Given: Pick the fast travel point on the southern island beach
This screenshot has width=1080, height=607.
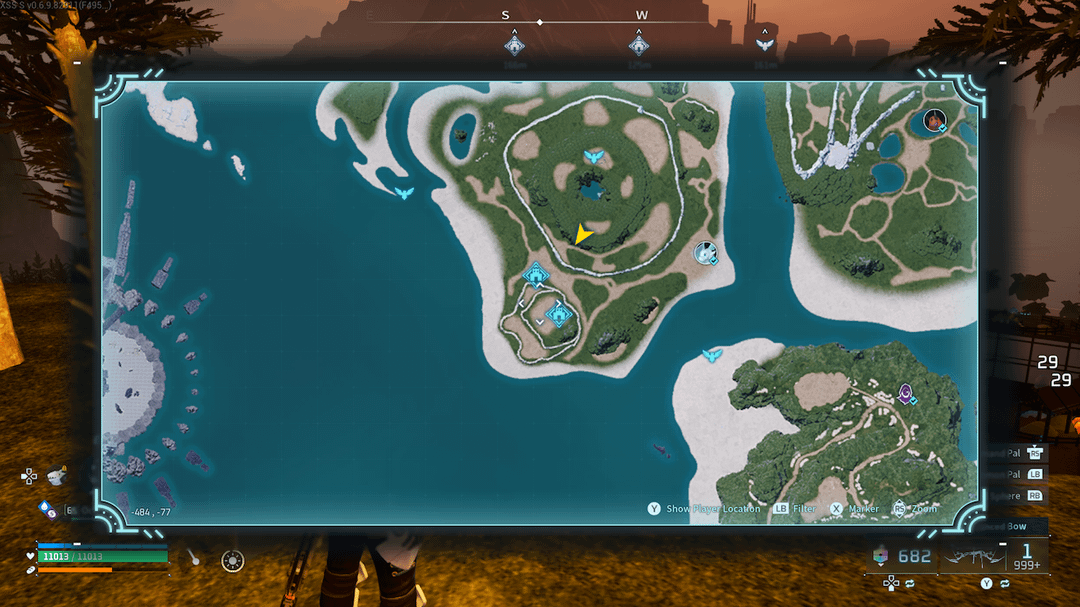Looking at the screenshot, I should (712, 355).
